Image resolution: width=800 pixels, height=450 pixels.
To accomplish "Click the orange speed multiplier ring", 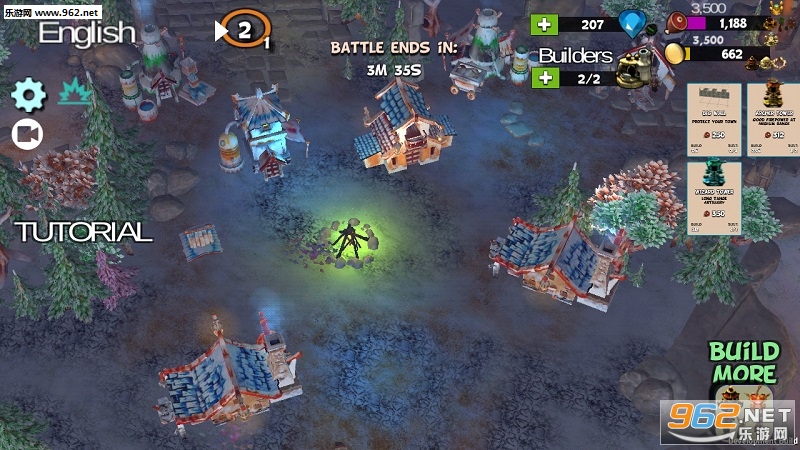I will (245, 30).
